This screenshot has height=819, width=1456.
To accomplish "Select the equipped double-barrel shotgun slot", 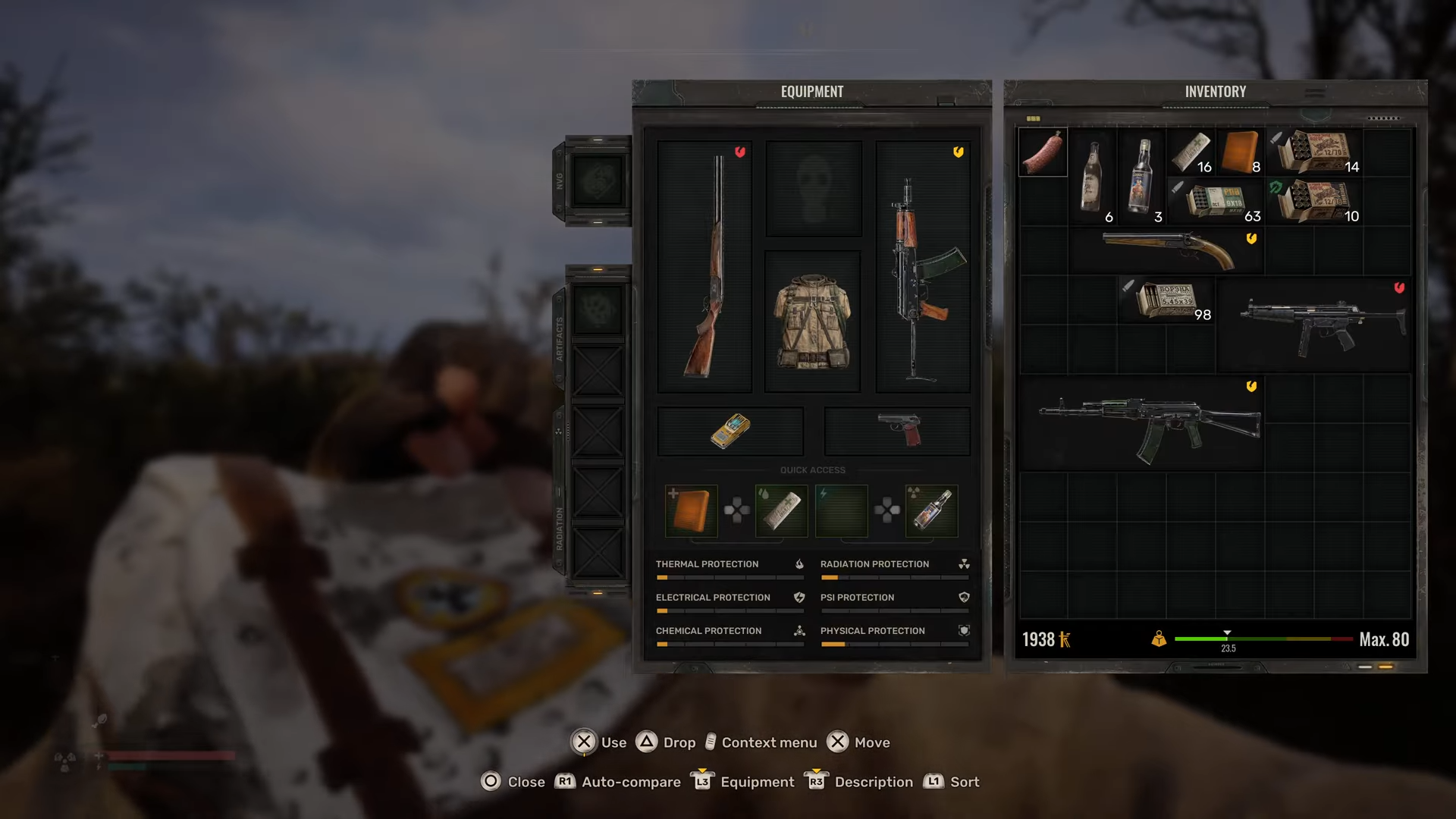I will [704, 266].
